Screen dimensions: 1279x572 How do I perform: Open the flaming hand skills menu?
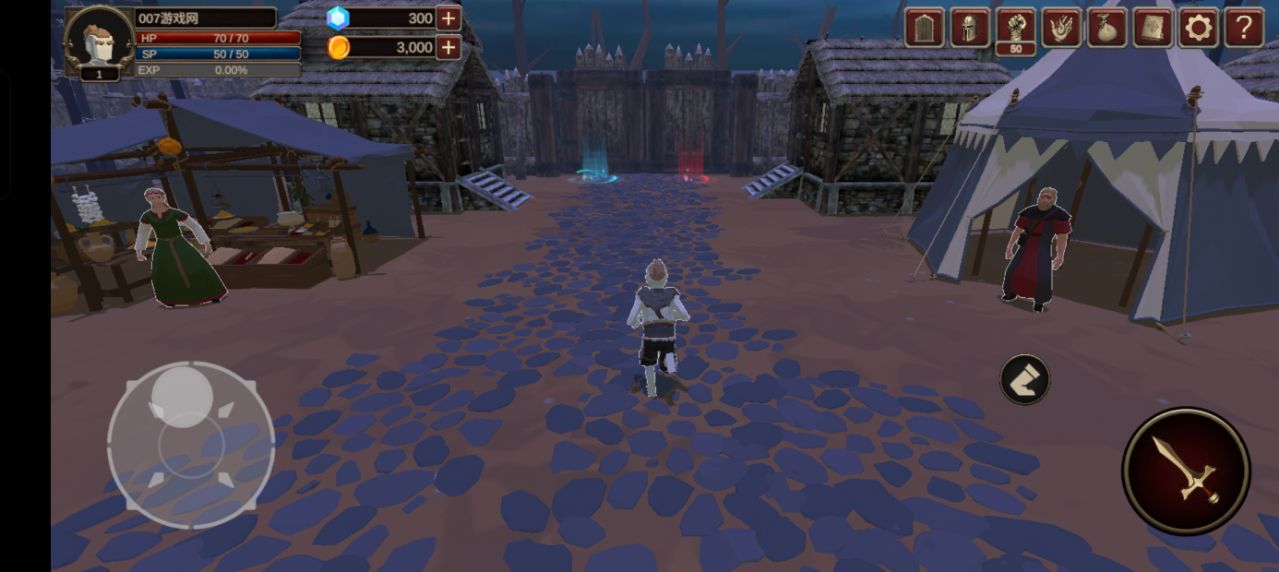pos(1061,27)
